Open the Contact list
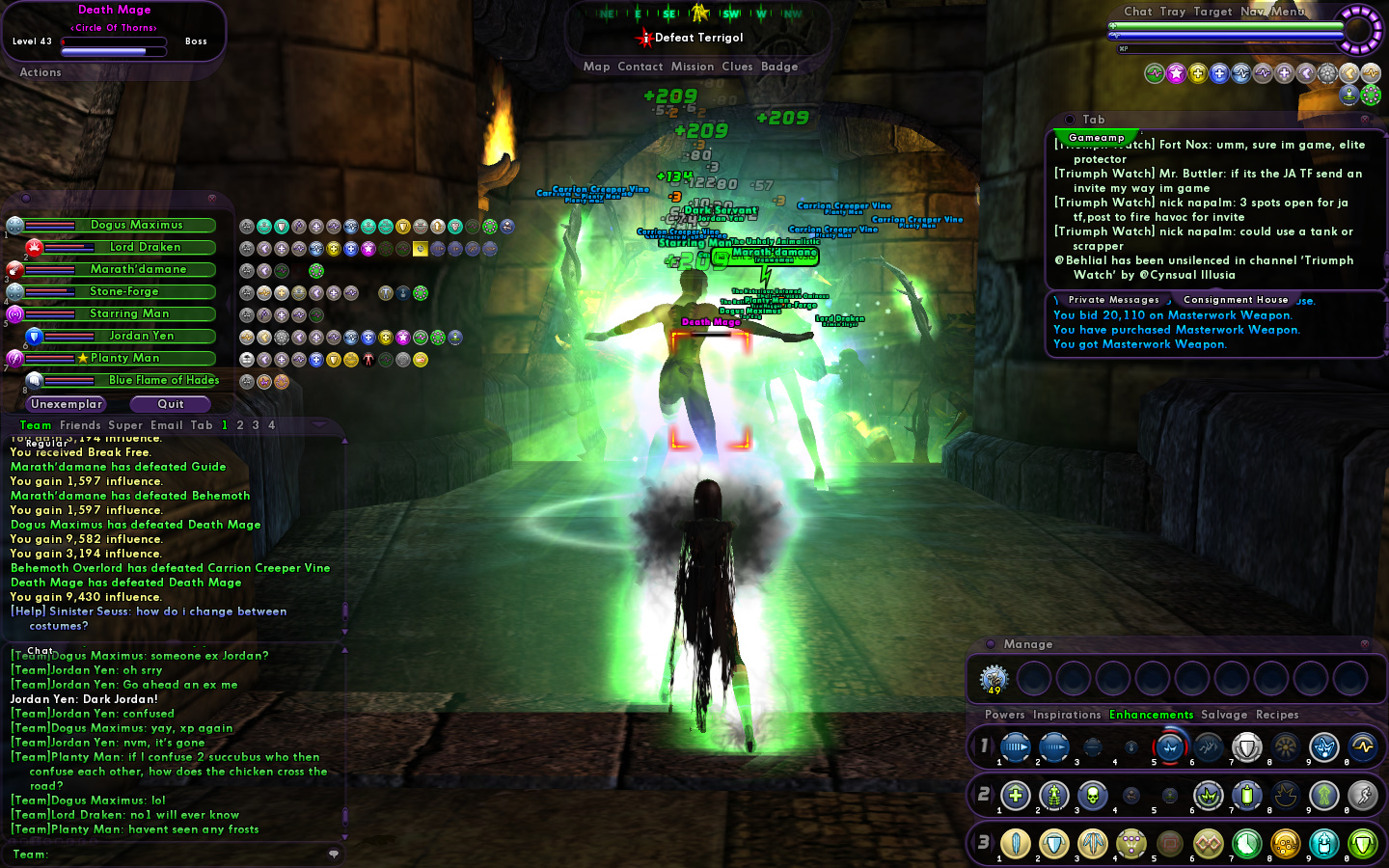This screenshot has width=1389, height=868. click(x=640, y=67)
